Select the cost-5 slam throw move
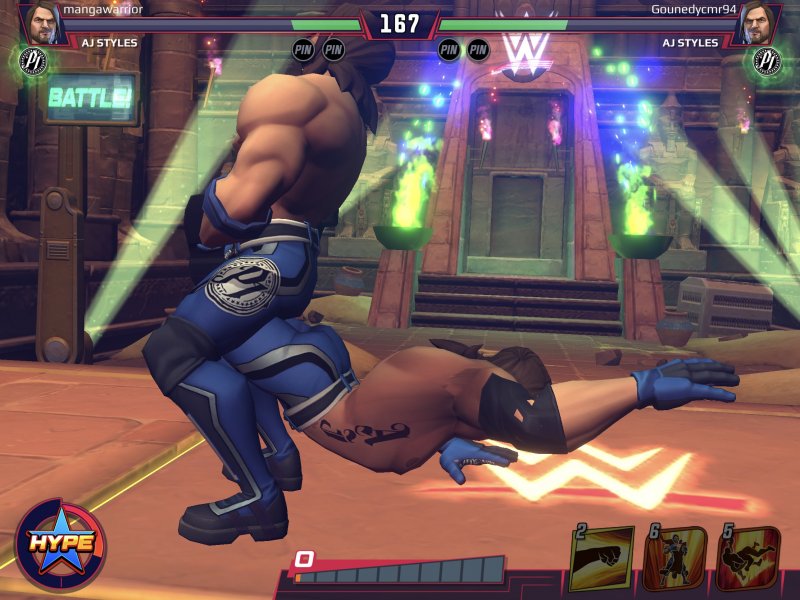Image resolution: width=800 pixels, height=600 pixels. (x=750, y=558)
